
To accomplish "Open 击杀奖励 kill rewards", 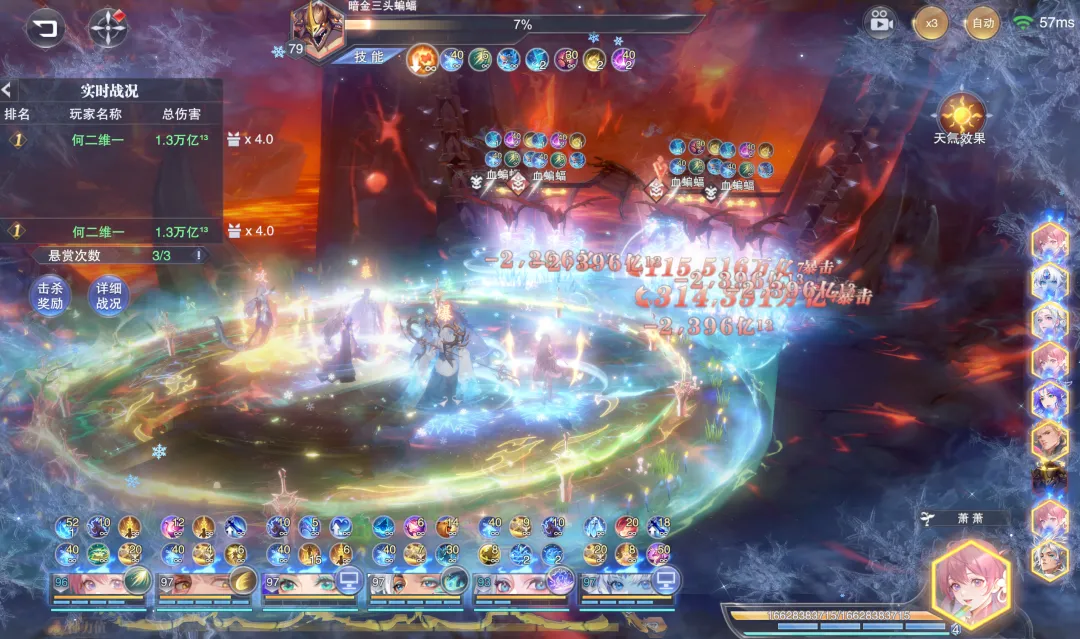I will point(50,296).
